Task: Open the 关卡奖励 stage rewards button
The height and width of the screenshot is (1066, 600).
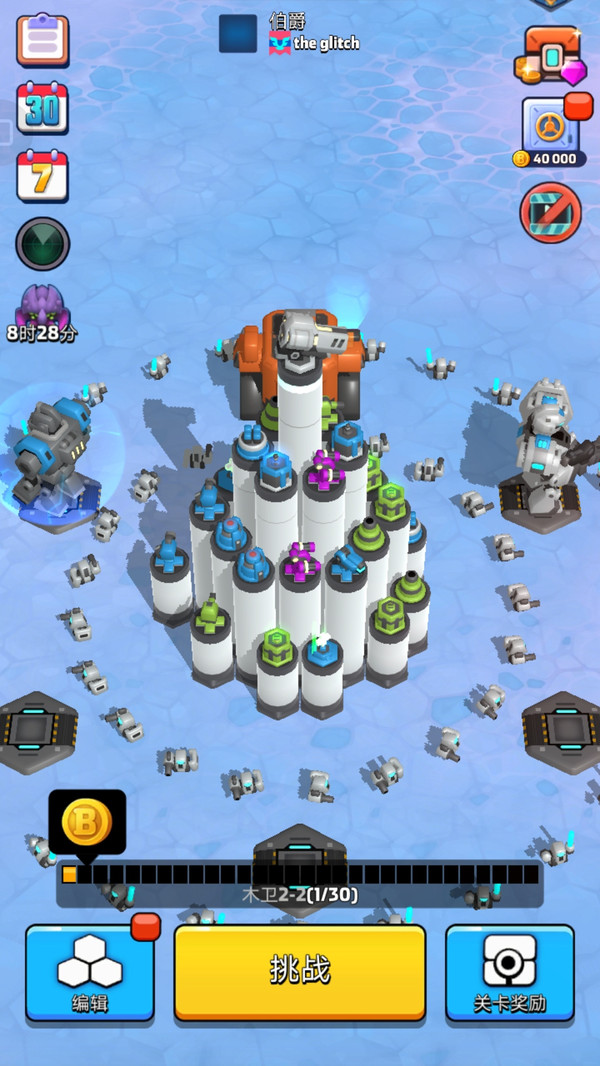Action: point(510,972)
